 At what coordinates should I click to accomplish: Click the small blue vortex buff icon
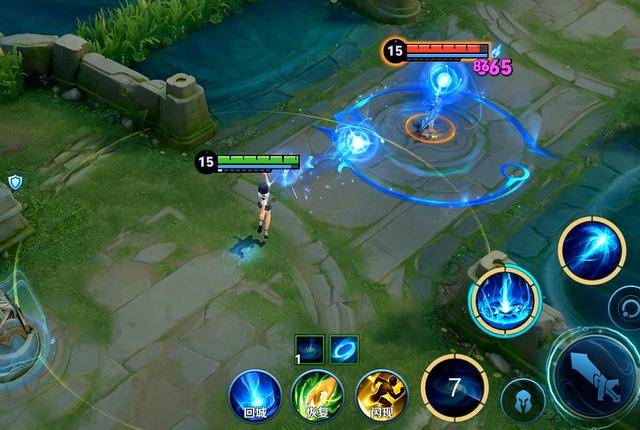308,348
